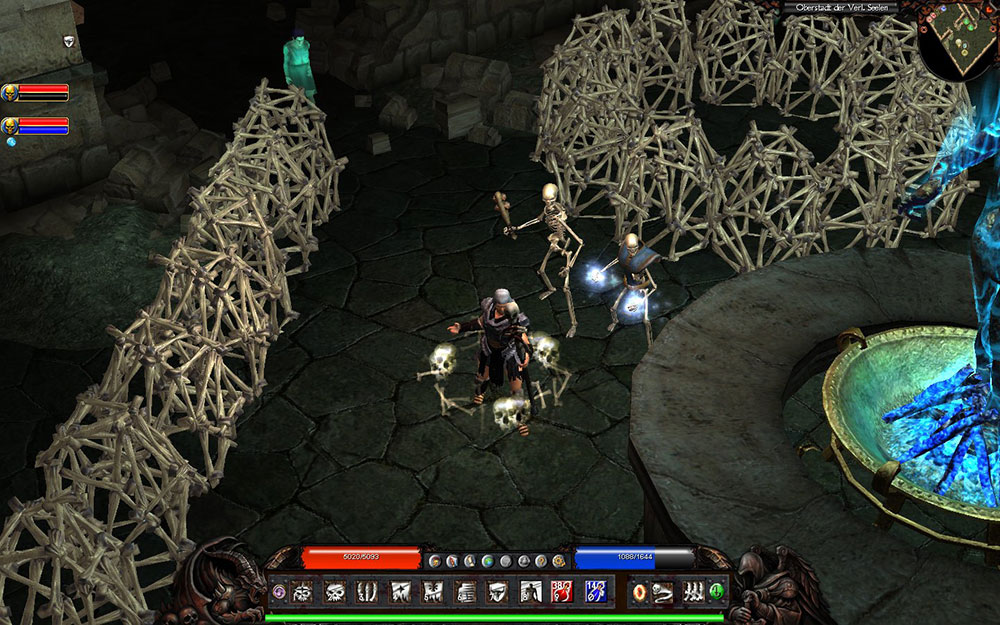This screenshot has width=1000, height=625.
Task: Click the green round arrow button
Action: coord(717,592)
